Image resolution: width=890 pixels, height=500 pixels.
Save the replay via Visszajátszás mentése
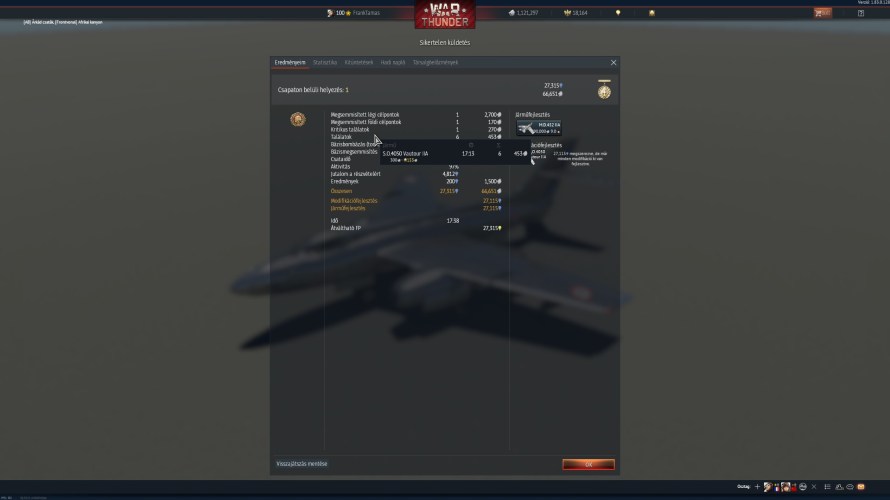(301, 464)
